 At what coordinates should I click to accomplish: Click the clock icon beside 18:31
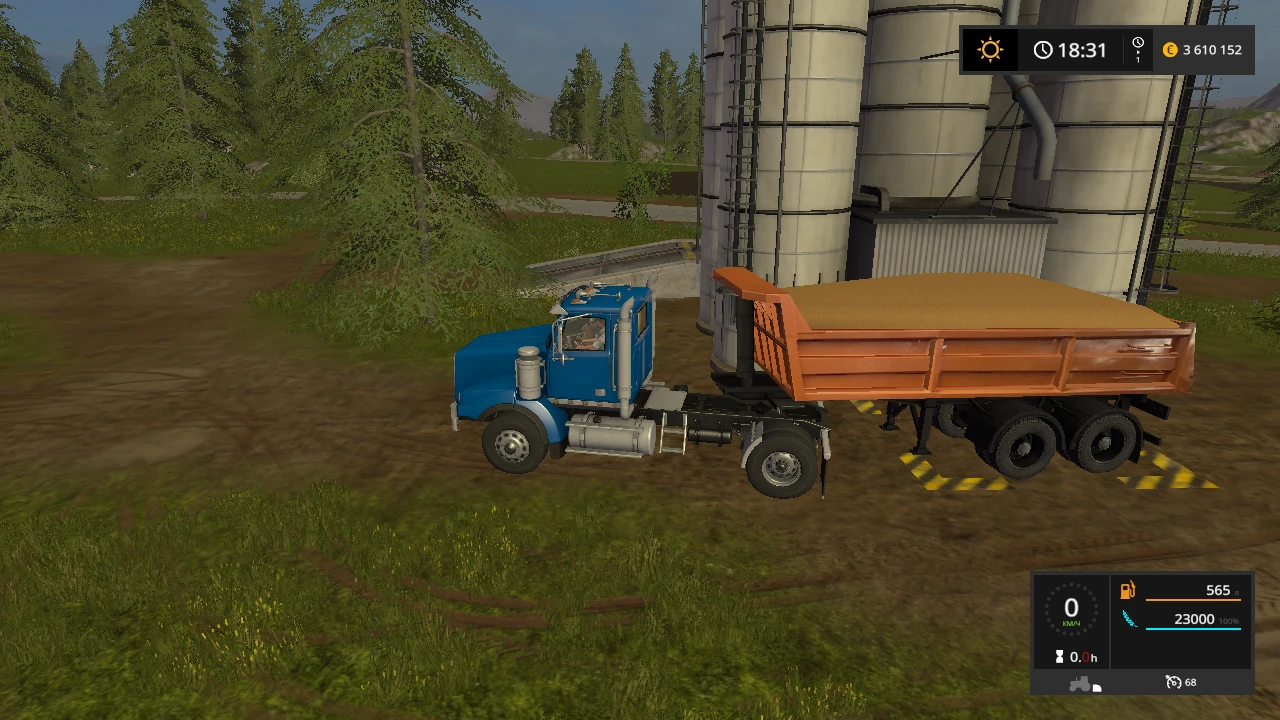coord(1043,48)
